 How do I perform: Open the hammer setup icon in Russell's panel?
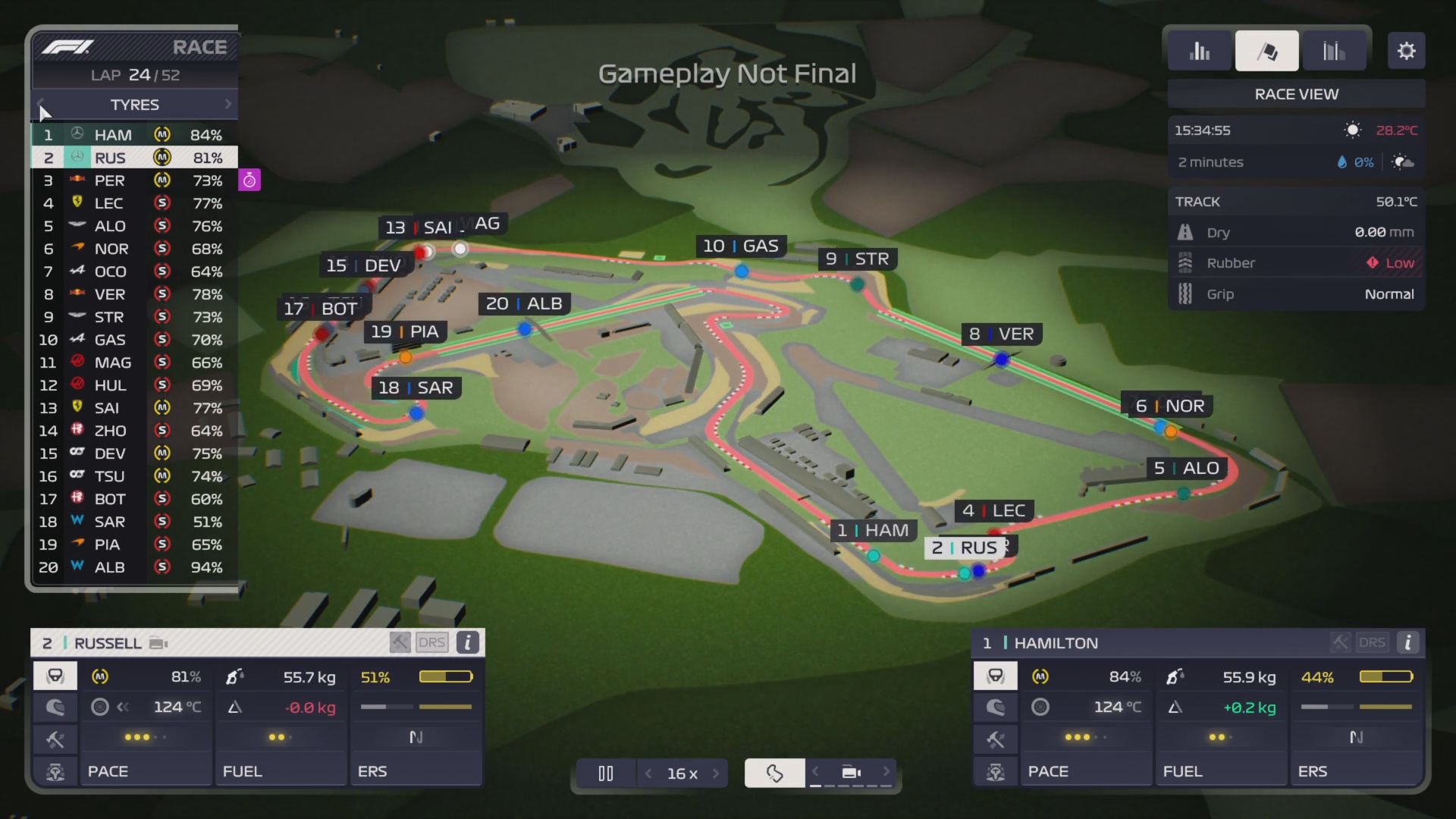point(55,739)
